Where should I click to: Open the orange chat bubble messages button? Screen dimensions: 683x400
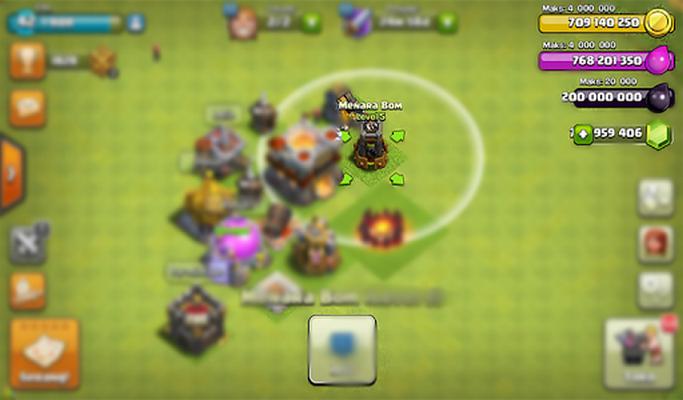[28, 107]
